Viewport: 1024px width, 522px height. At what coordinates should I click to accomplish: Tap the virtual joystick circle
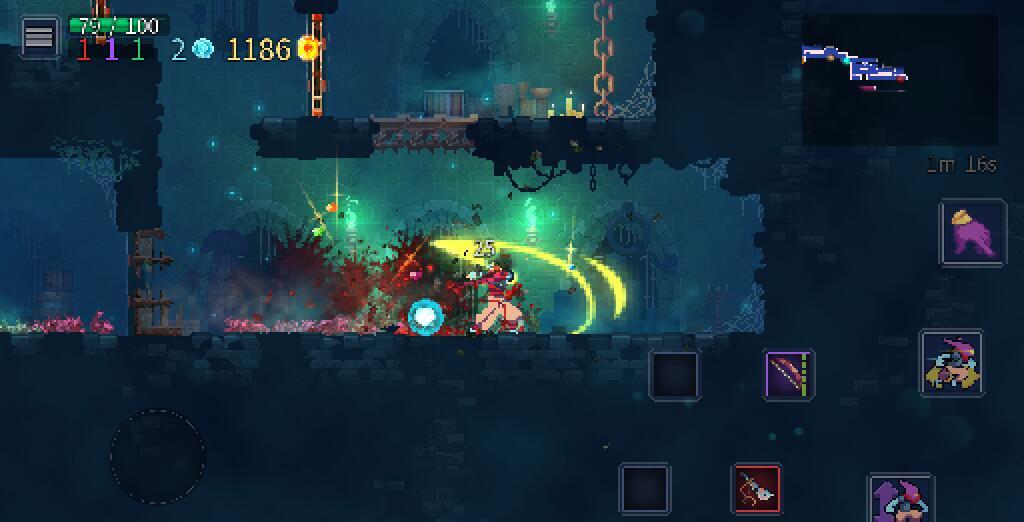[157, 456]
